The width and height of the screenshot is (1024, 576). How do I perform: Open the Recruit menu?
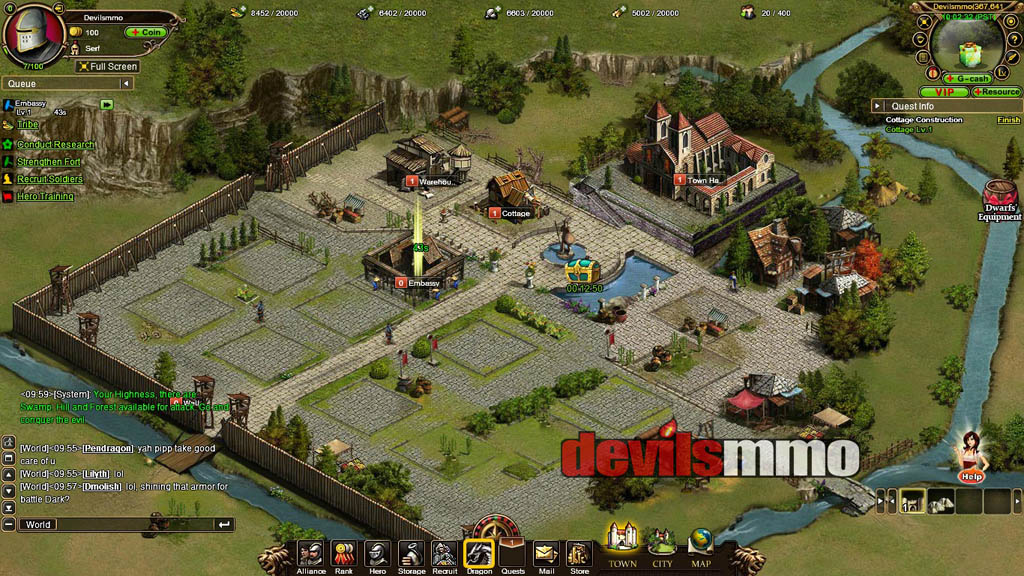click(444, 555)
